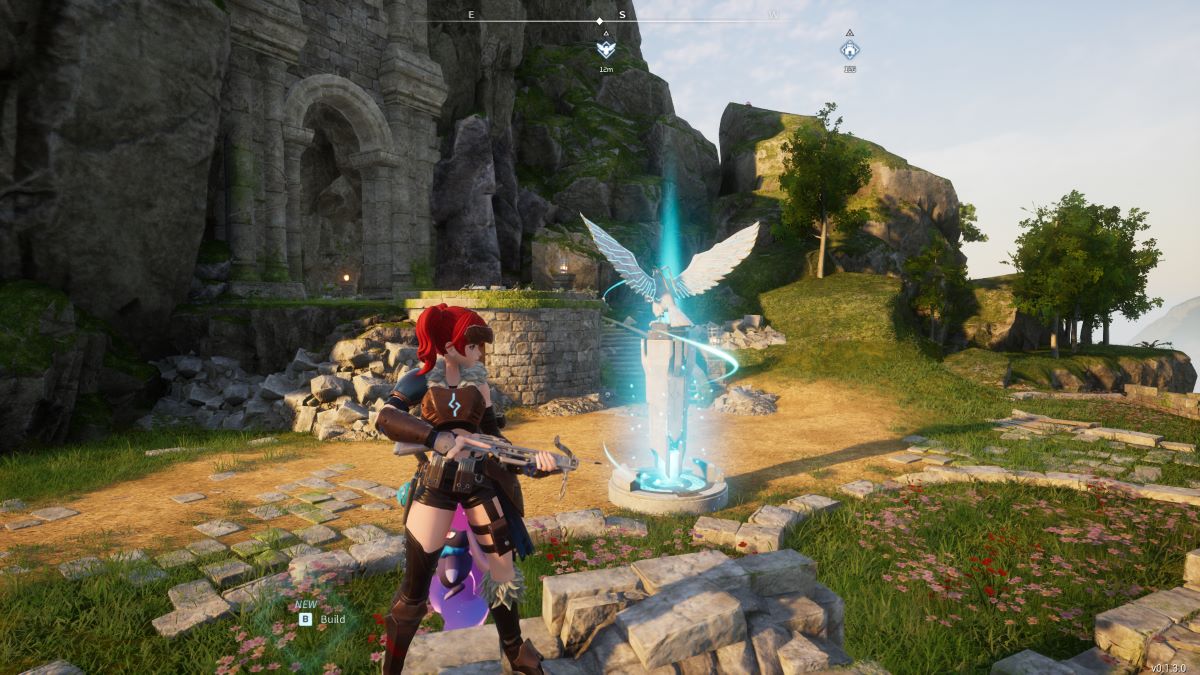Click the compass heading bar

599,20
